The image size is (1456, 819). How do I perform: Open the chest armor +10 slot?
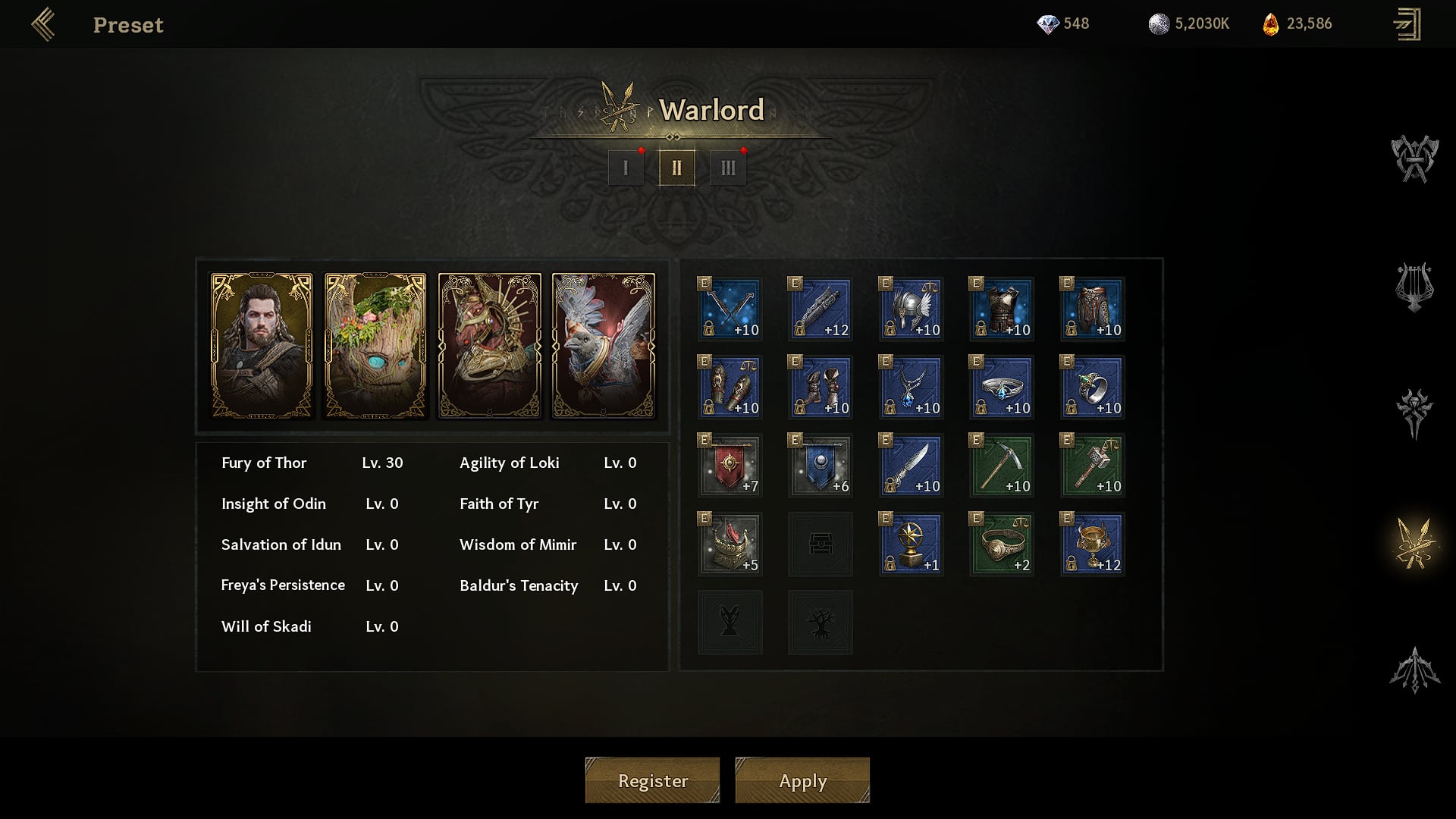tap(1001, 309)
